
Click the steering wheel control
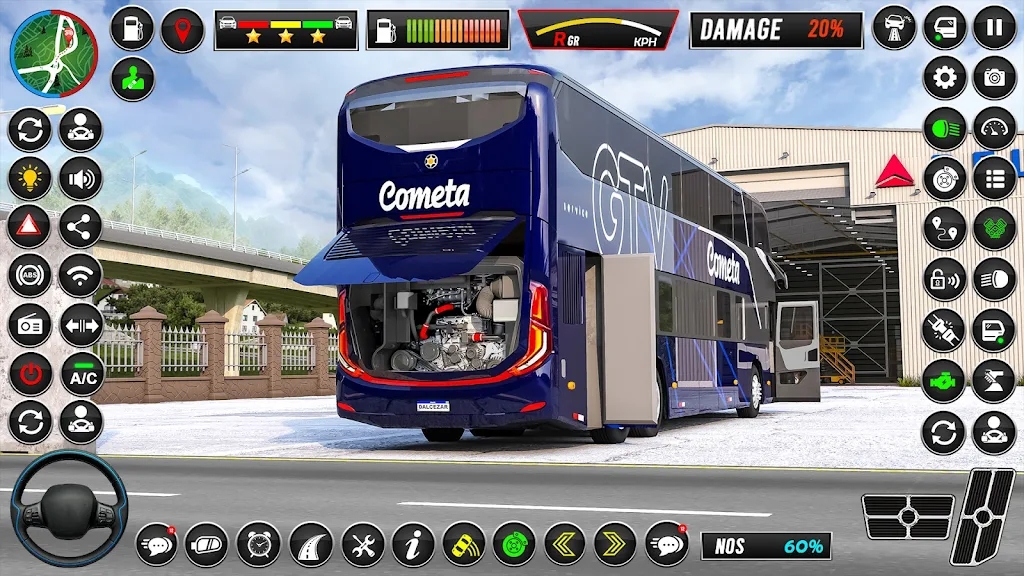point(69,509)
